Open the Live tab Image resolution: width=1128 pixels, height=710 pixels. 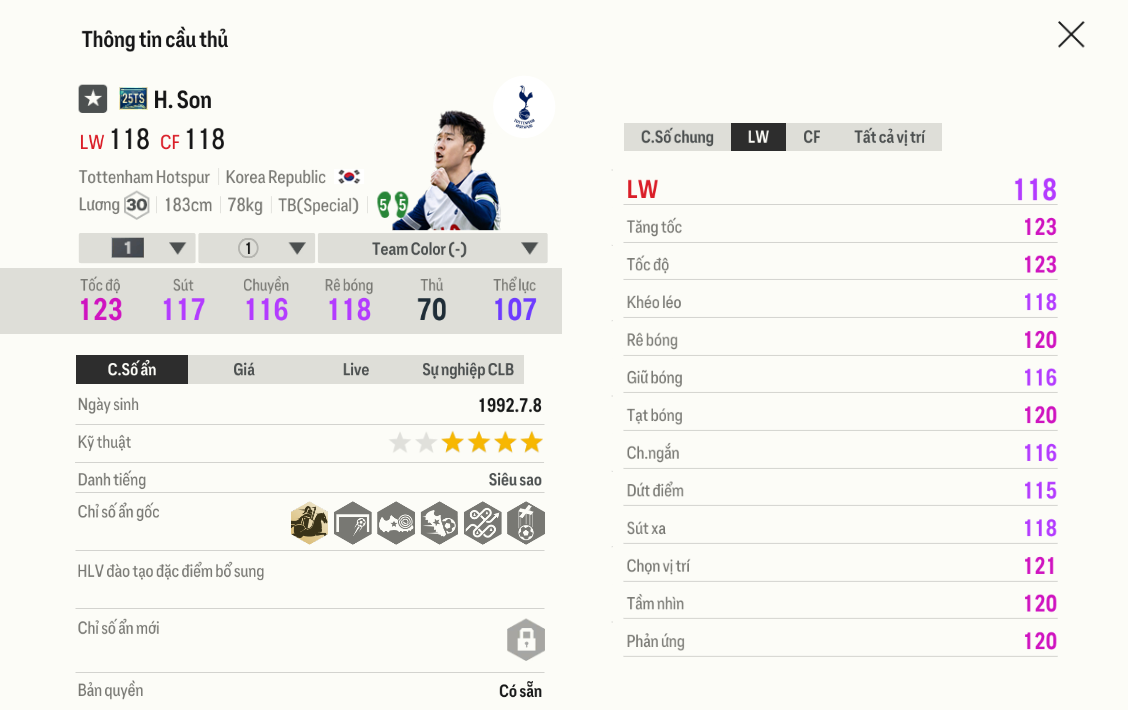(x=356, y=370)
